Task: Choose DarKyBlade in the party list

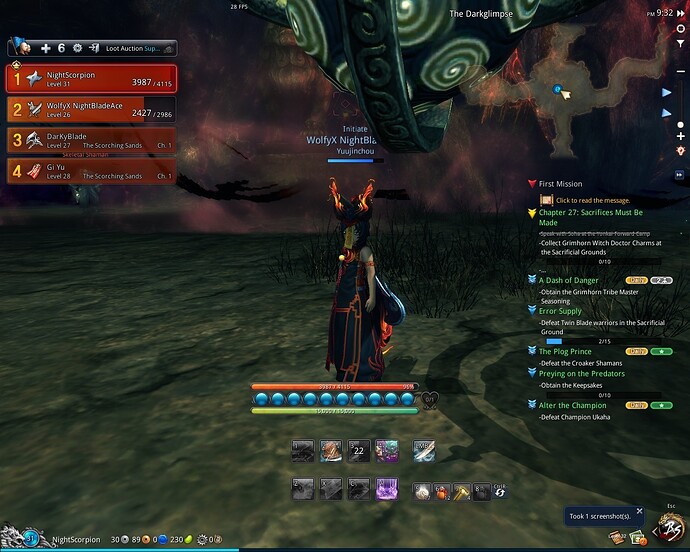Action: pyautogui.click(x=91, y=140)
